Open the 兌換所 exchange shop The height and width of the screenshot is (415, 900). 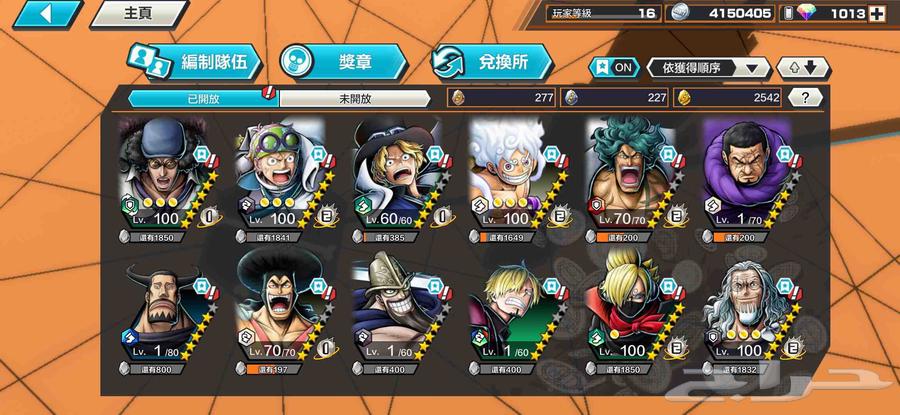[492, 62]
